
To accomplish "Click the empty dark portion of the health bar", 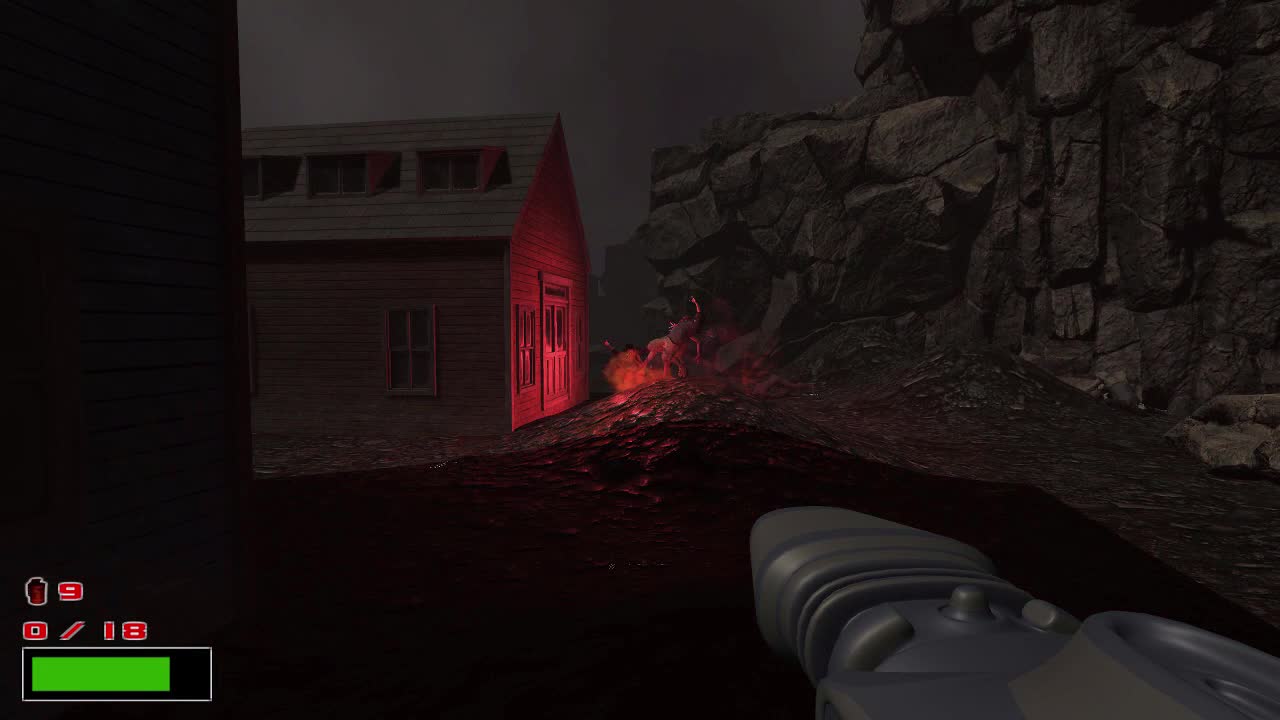I will click(190, 671).
